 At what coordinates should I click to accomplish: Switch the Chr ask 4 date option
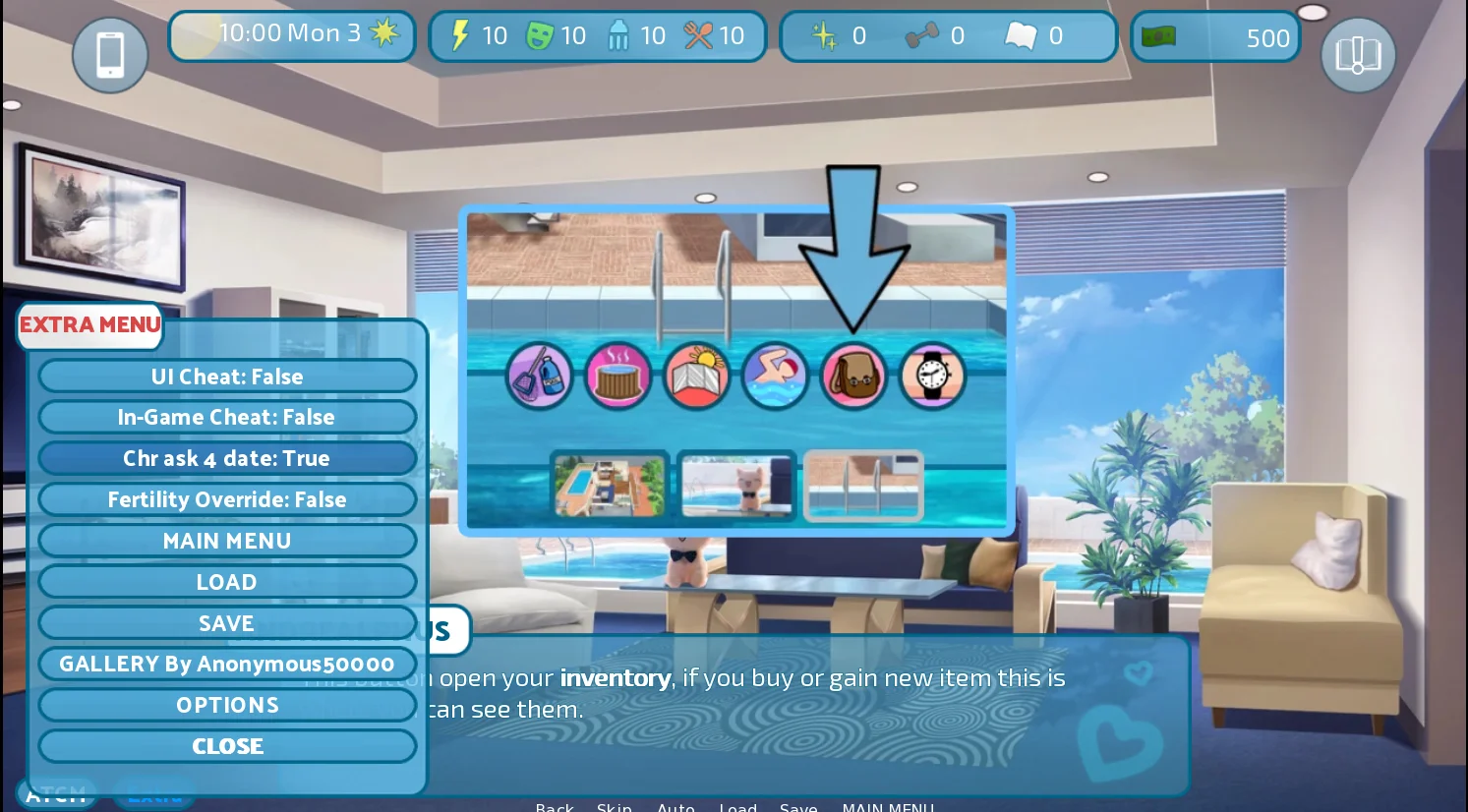point(227,459)
